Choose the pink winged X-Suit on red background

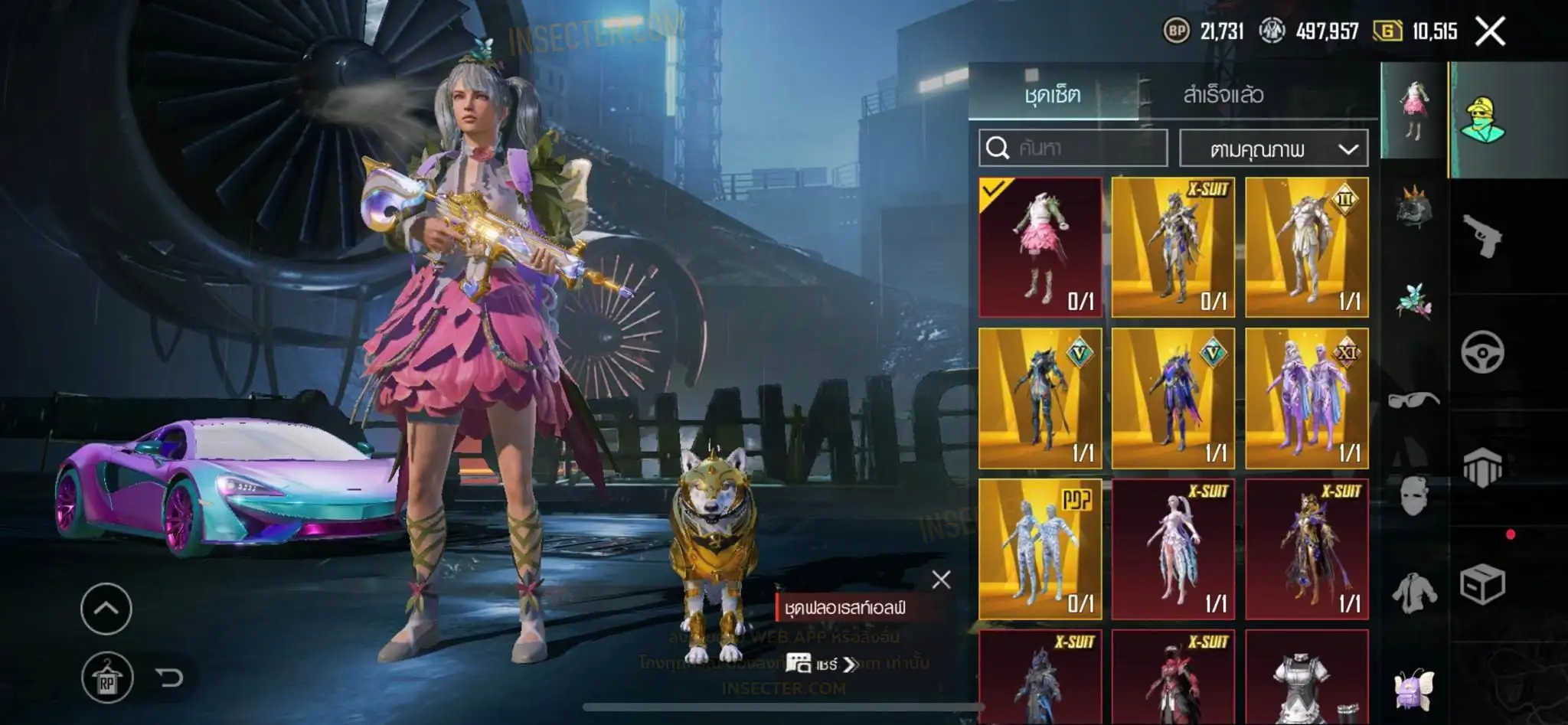[1173, 548]
